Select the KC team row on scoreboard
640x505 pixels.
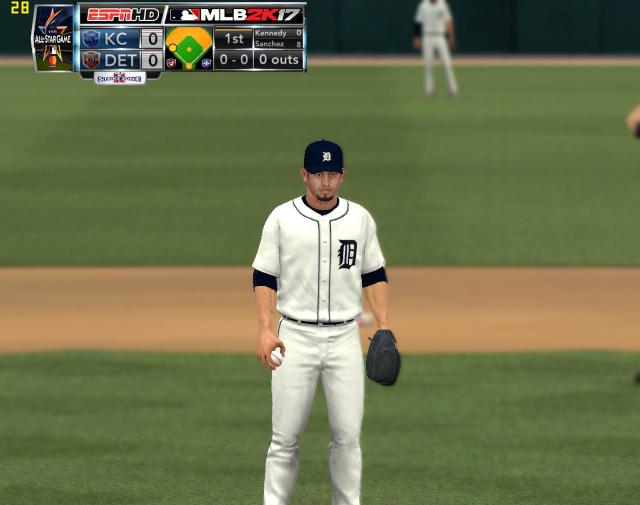tap(121, 39)
